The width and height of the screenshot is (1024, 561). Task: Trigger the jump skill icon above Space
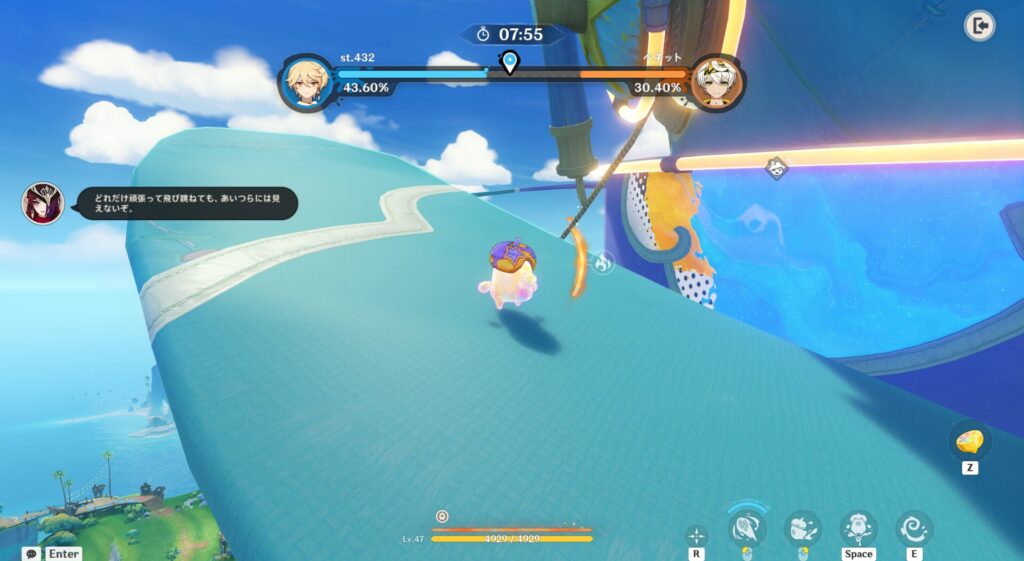[x=858, y=527]
